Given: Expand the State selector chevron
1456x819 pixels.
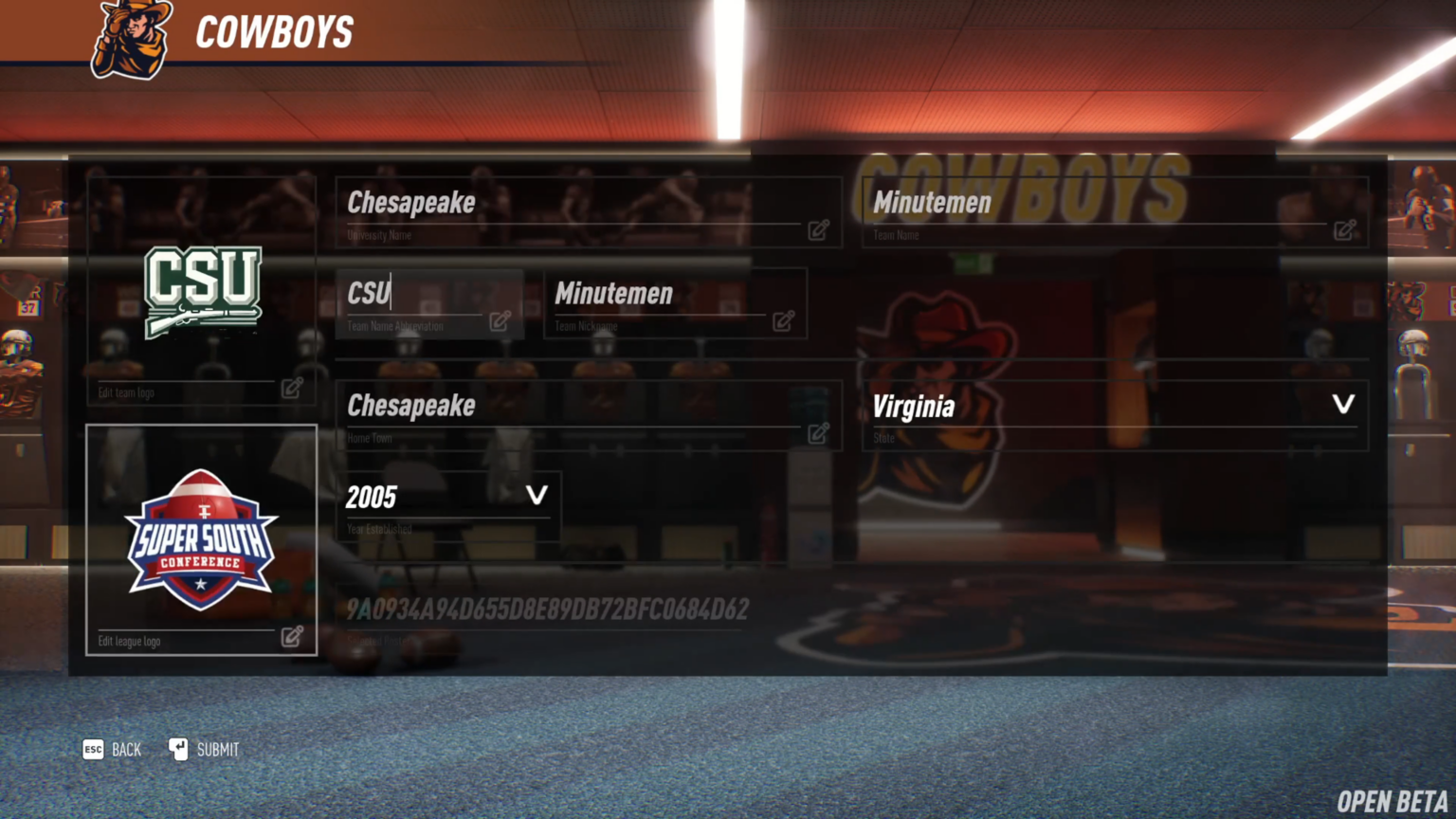Looking at the screenshot, I should [1343, 404].
